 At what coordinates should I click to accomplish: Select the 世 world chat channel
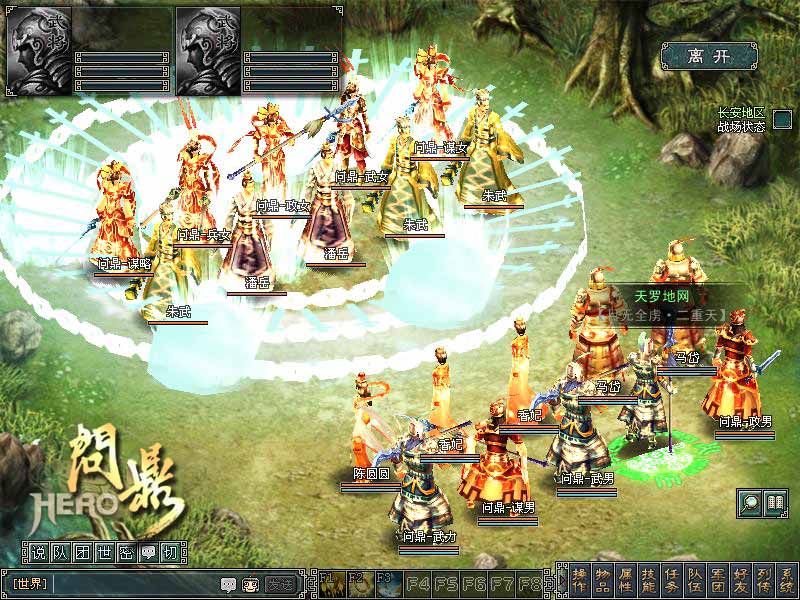point(102,552)
